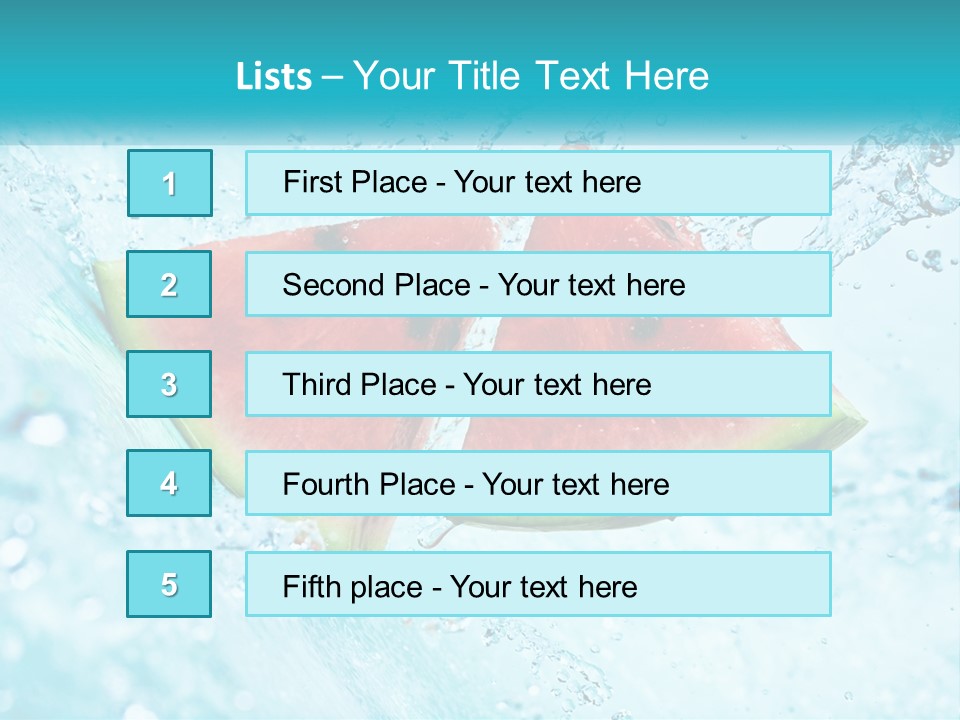This screenshot has height=720, width=960.
Task: Click the number 1 box
Action: 170,183
